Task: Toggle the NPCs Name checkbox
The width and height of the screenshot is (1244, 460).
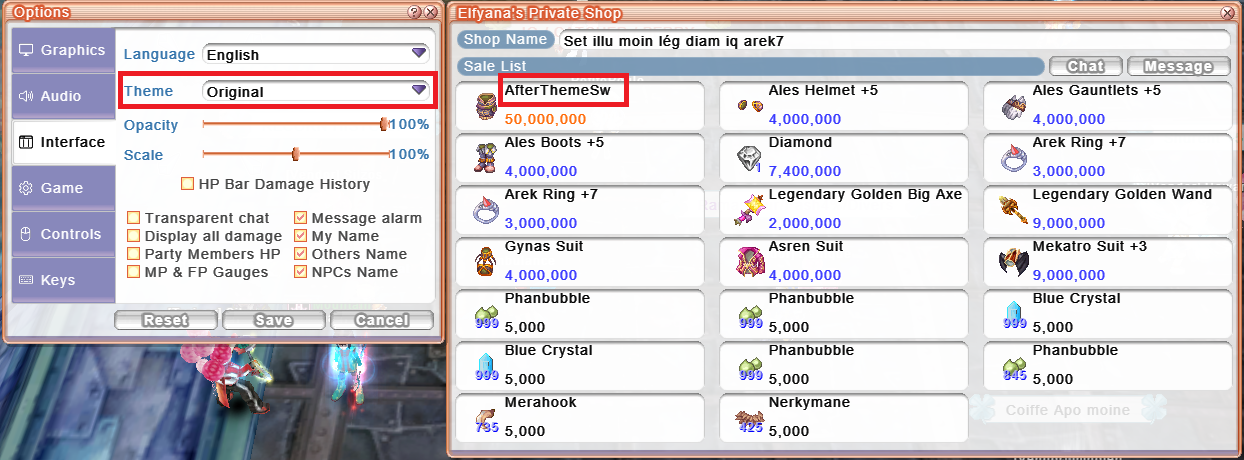Action: point(301,272)
